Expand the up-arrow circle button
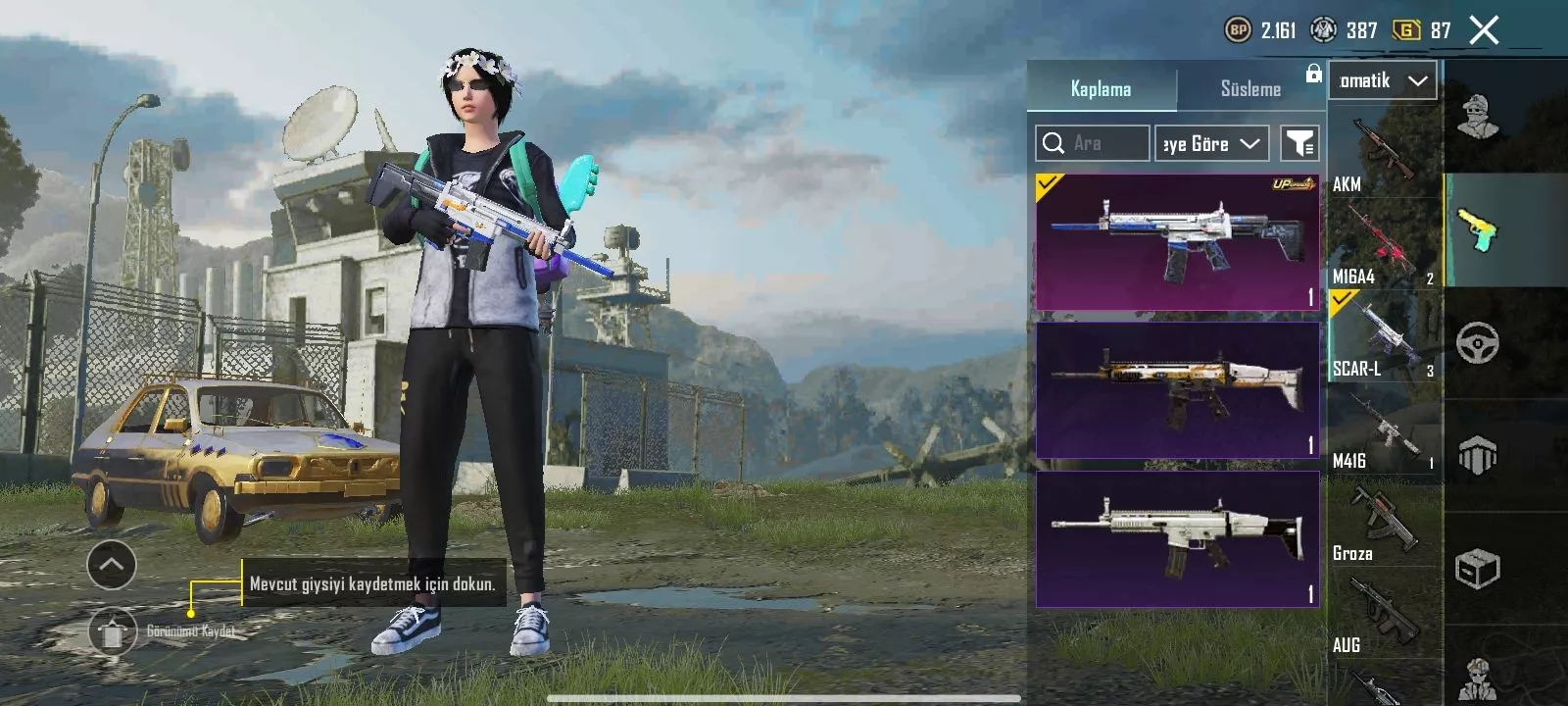1568x706 pixels. [x=112, y=565]
